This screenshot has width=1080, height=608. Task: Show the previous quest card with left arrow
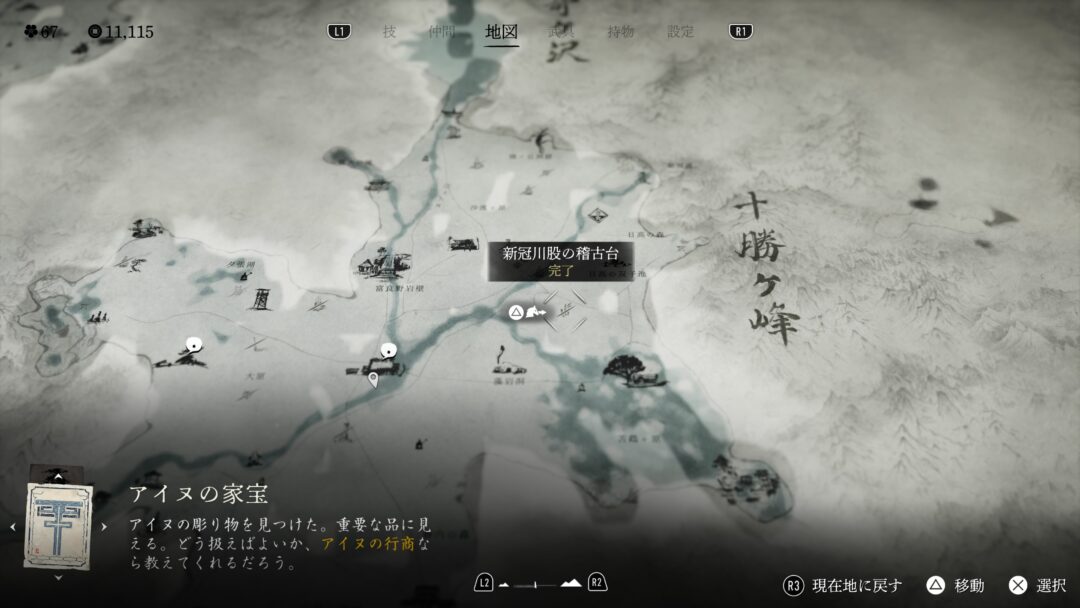[12, 526]
